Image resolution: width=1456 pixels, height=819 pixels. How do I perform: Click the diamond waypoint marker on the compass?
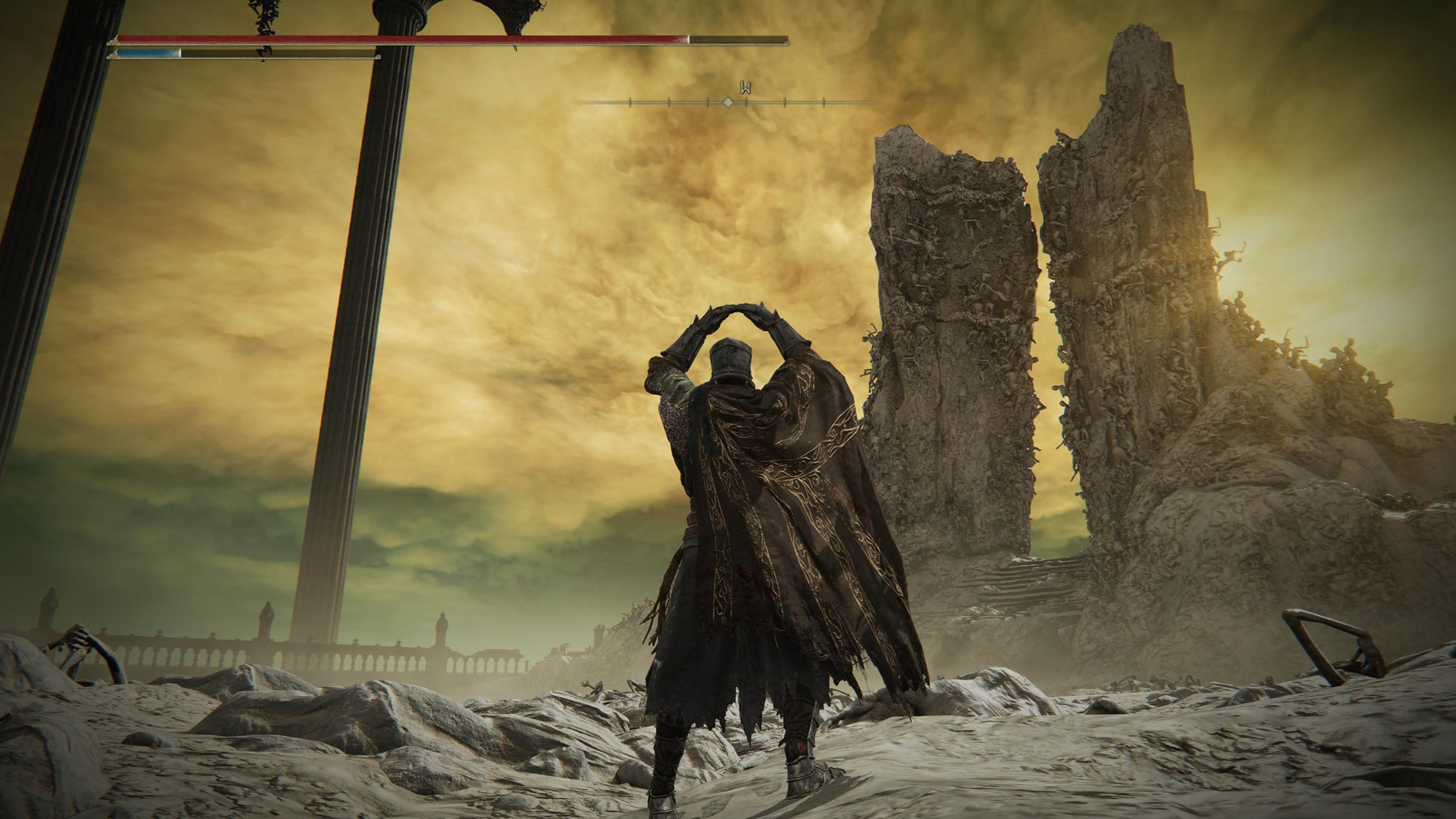pos(728,102)
